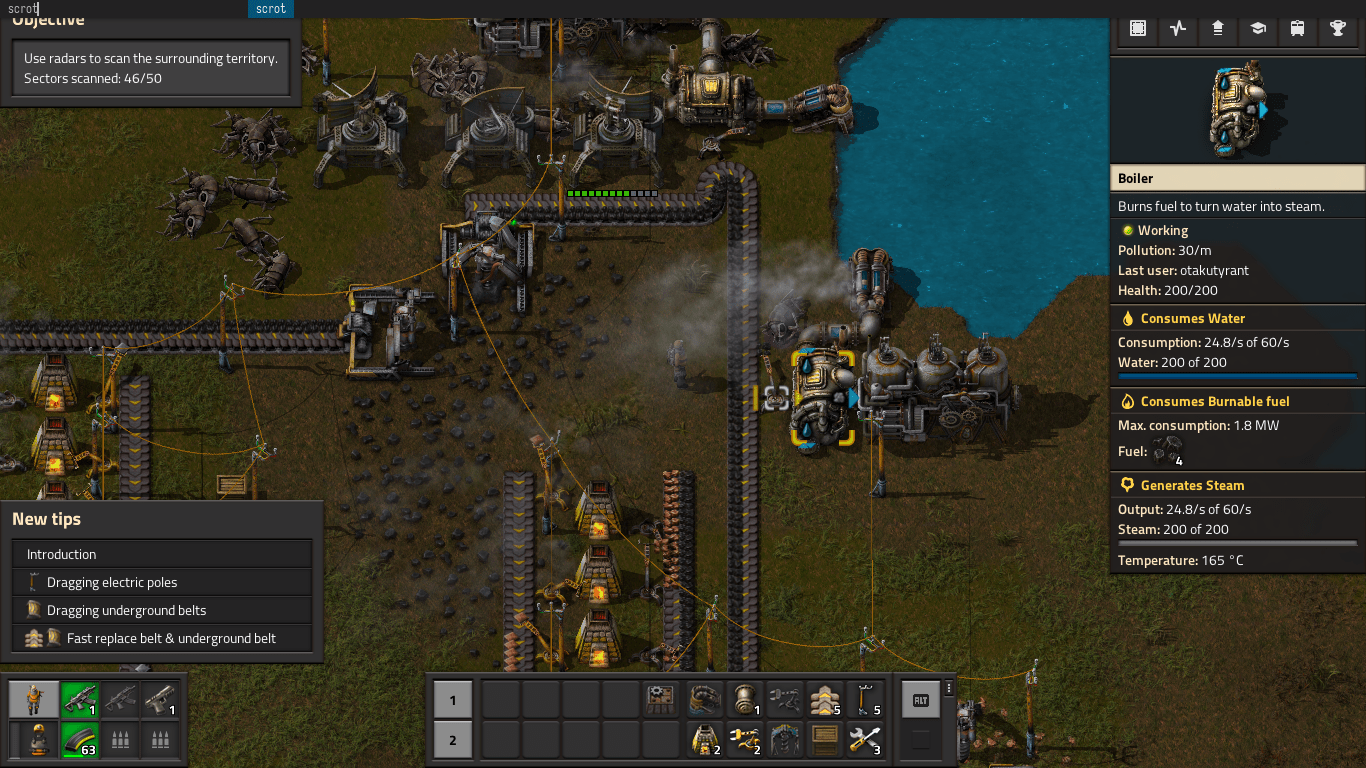Viewport: 1366px width, 768px height.
Task: Open the blueprint library
Action: click(1138, 29)
